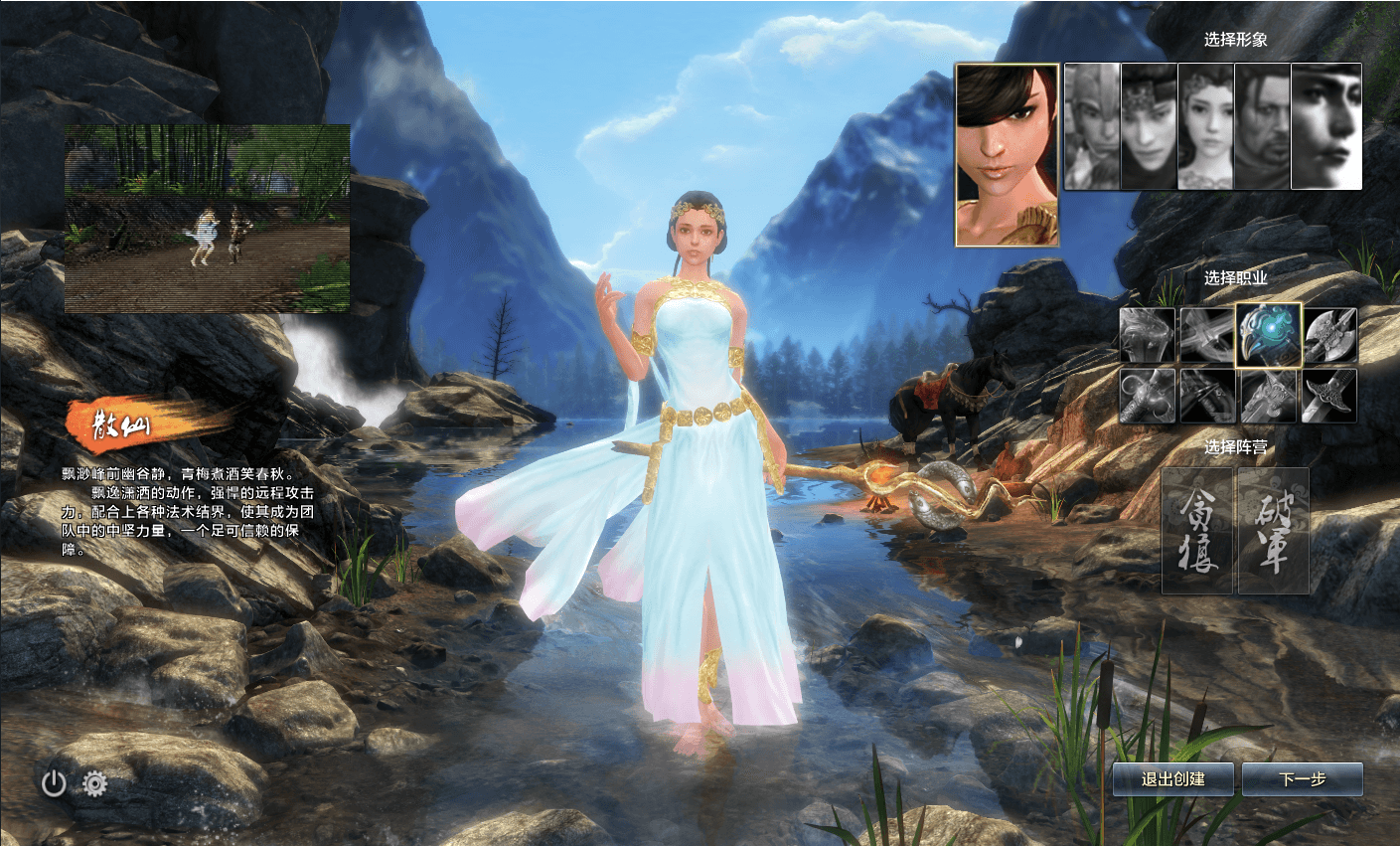Viewport: 1400px width, 846px height.
Task: Select the woman portrait with ornate hair jewelry
Action: pos(1205,126)
